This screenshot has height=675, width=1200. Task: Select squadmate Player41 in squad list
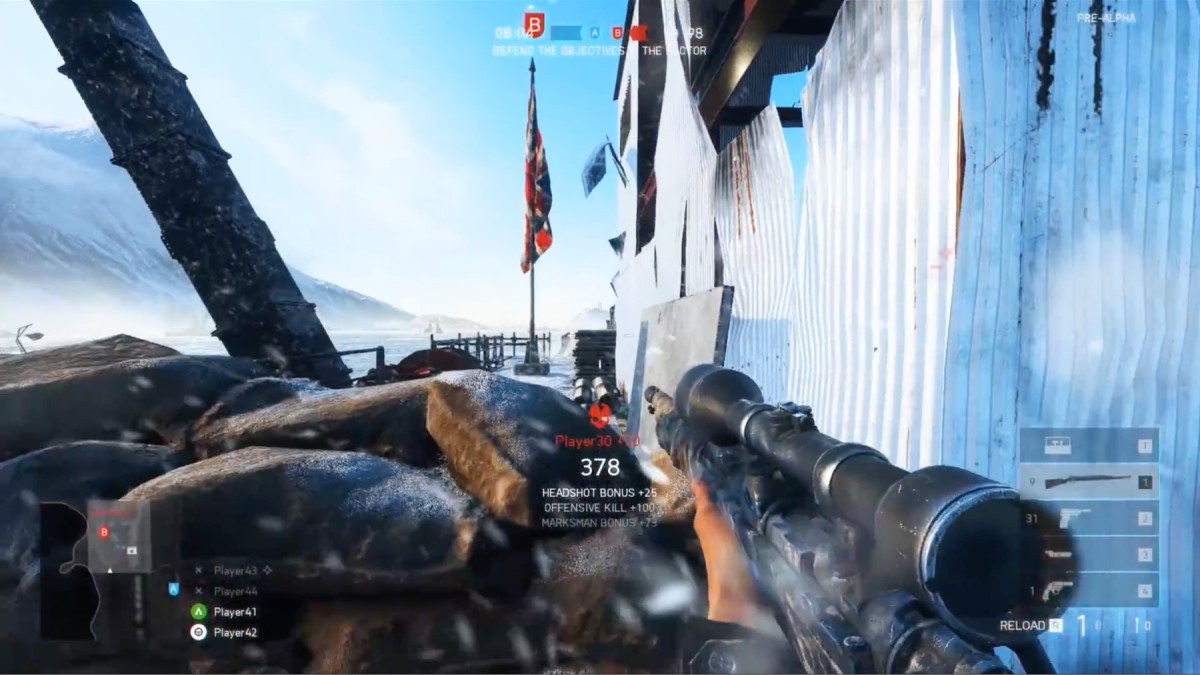pos(235,611)
